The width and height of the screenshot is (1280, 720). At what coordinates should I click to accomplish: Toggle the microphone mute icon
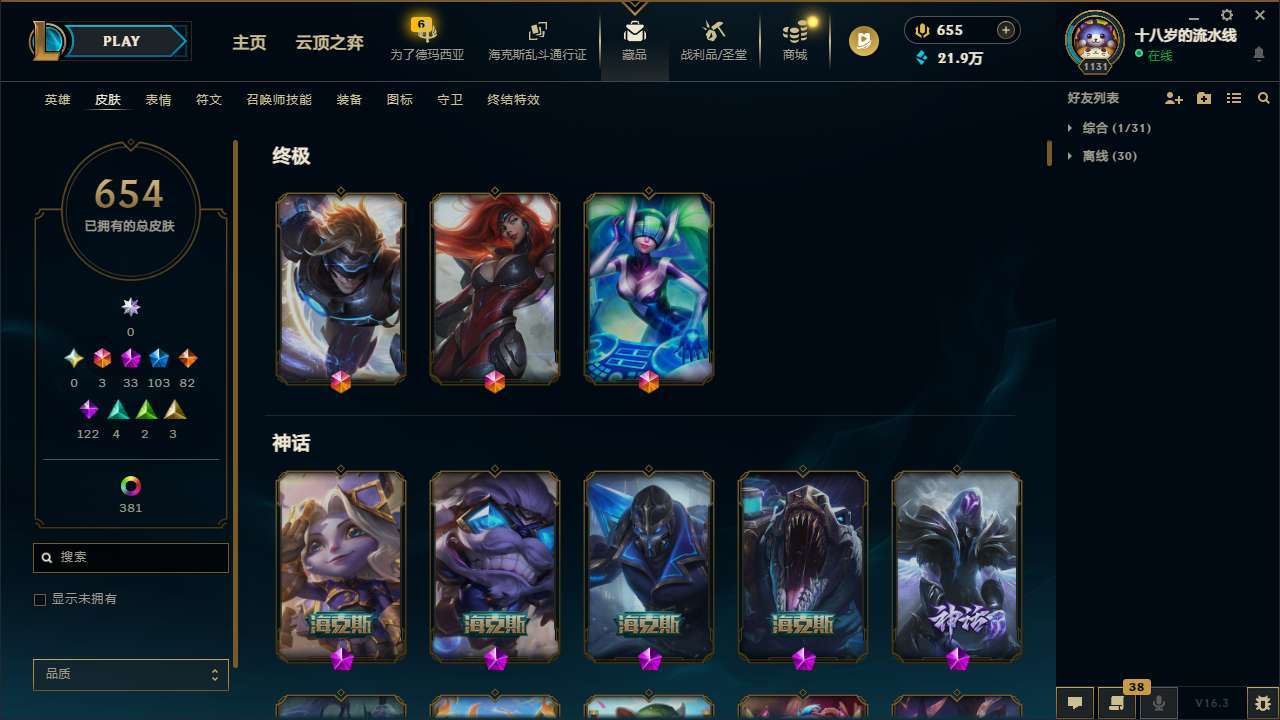point(1159,703)
